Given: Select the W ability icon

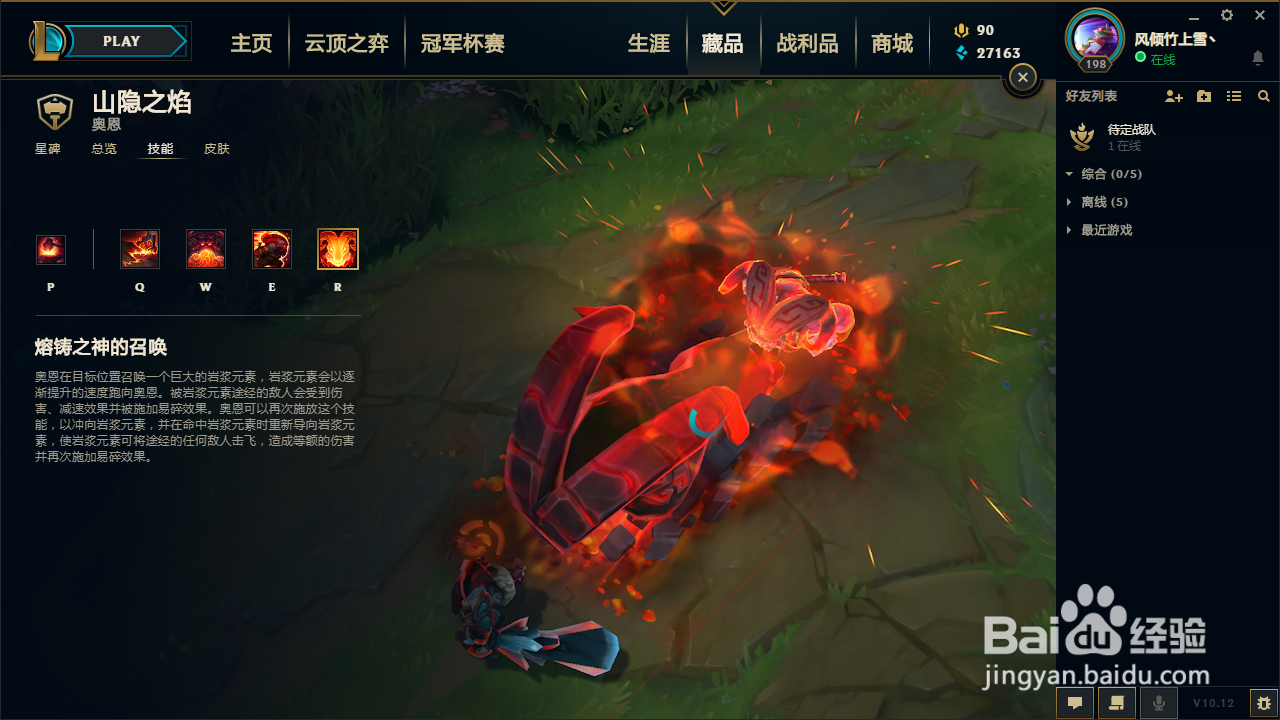Looking at the screenshot, I should tap(205, 248).
